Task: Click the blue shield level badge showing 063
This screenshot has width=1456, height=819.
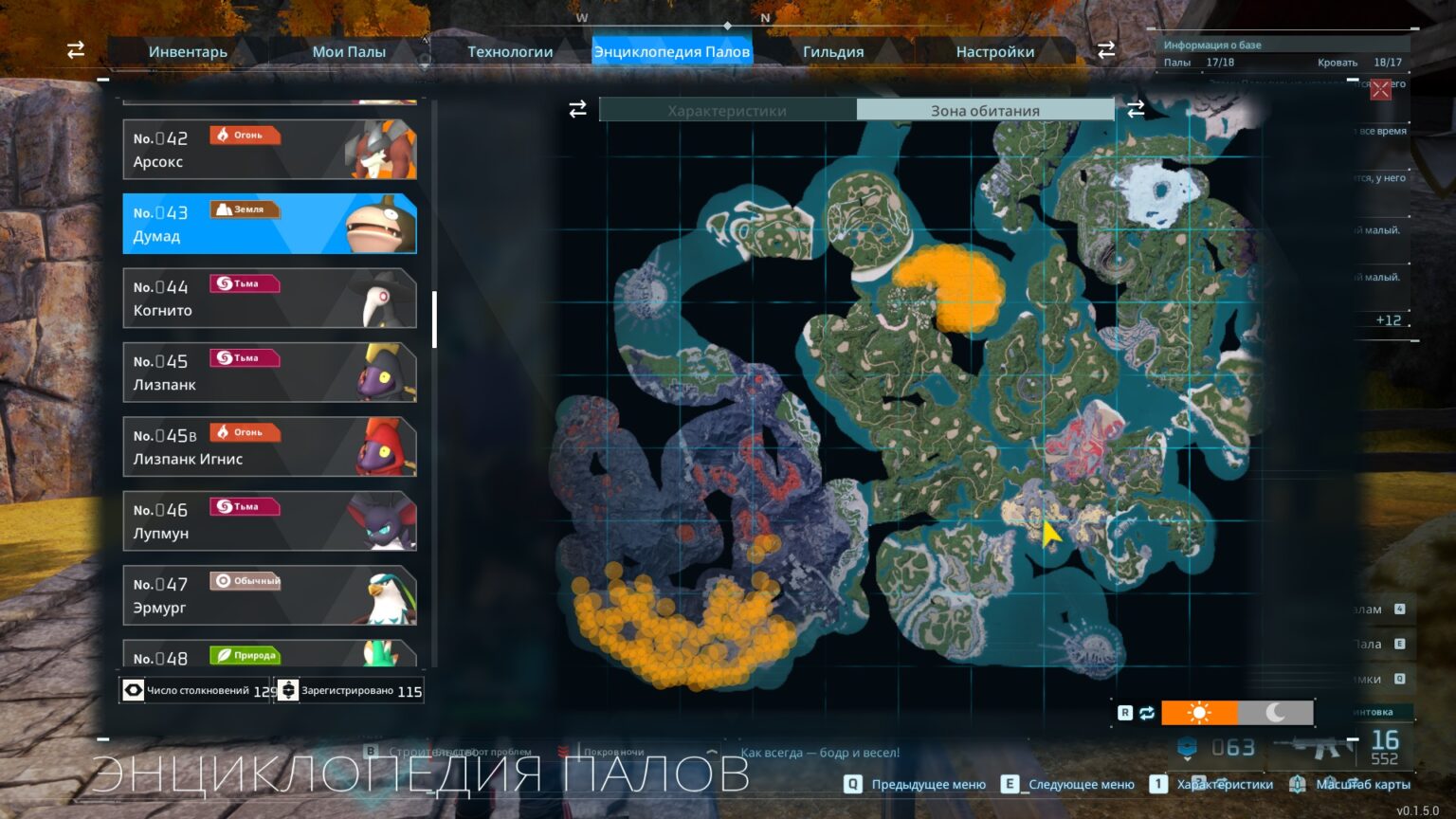Action: coord(1188,747)
